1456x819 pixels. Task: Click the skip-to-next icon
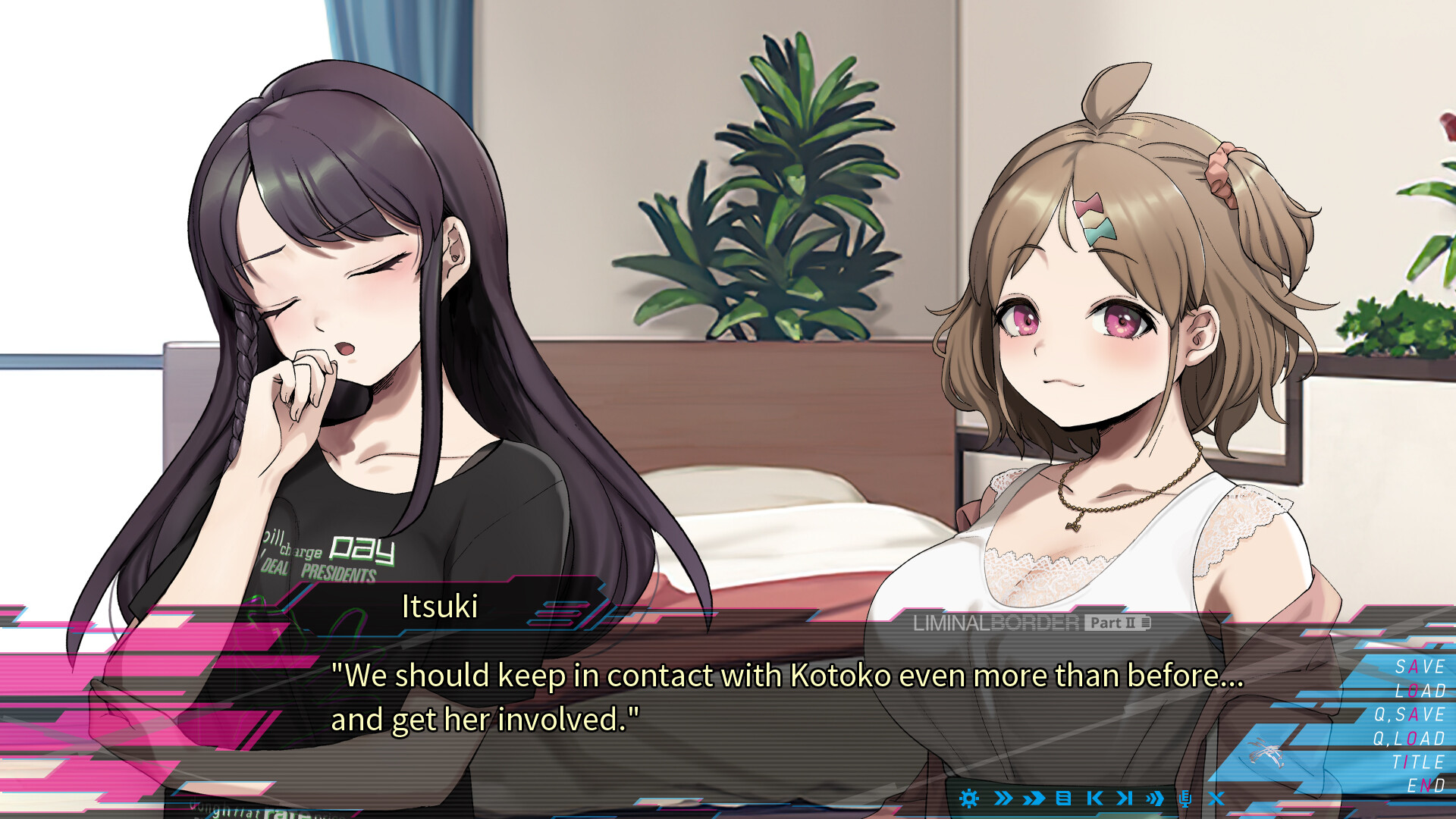[1126, 798]
